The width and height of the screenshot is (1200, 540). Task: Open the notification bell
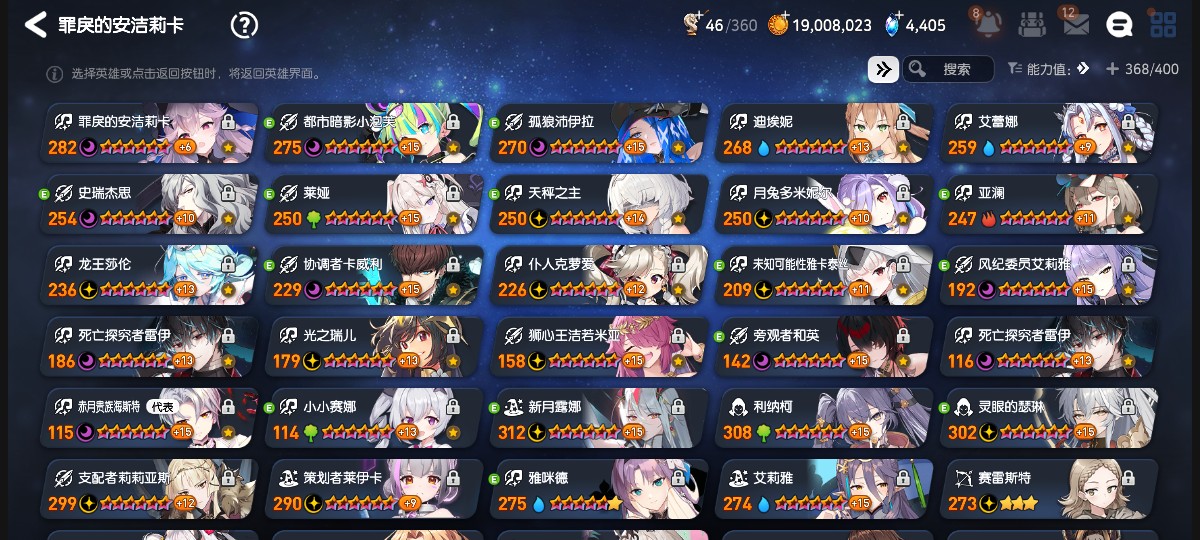point(988,24)
